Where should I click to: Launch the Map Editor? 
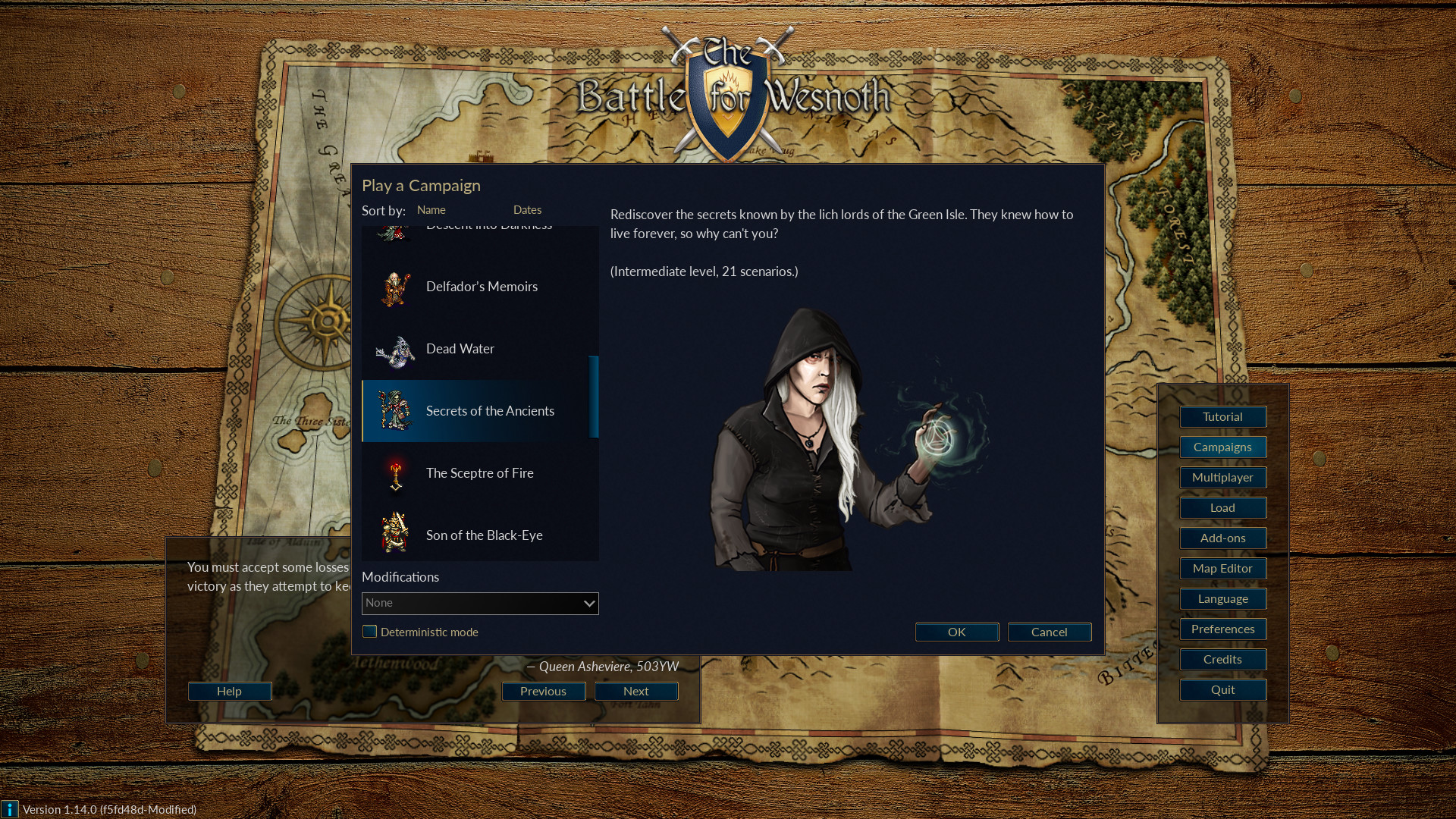(x=1222, y=568)
